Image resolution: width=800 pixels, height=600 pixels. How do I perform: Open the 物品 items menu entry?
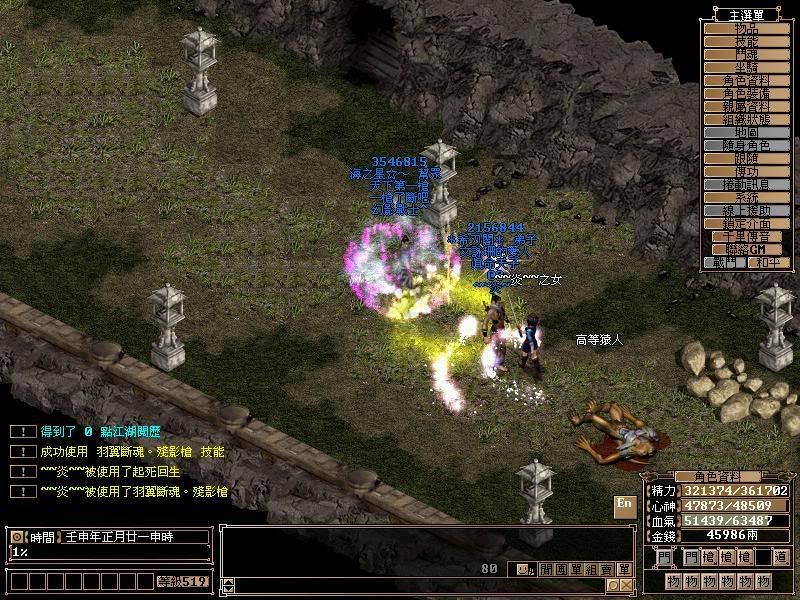(x=746, y=29)
